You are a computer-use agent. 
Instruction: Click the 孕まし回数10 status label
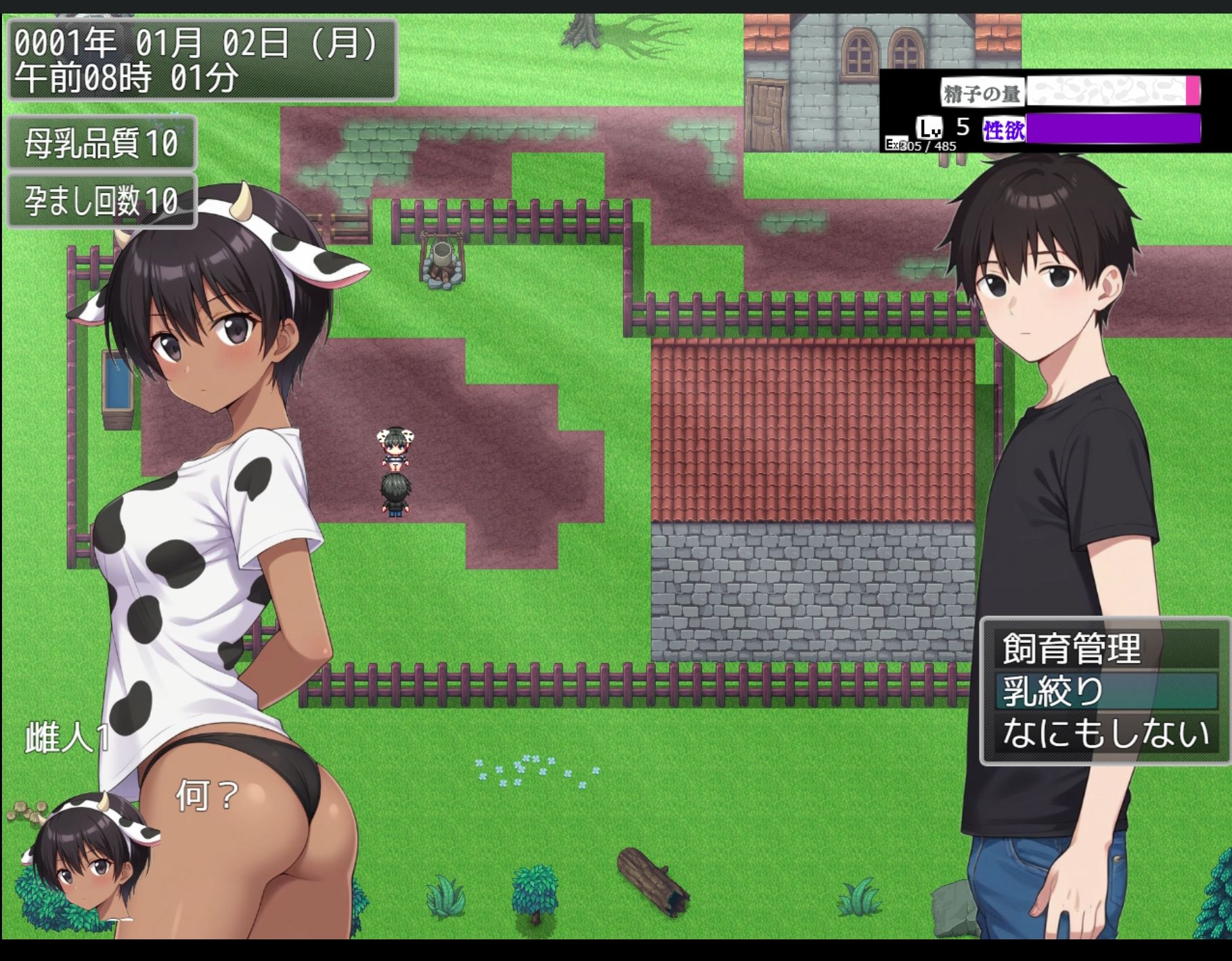tap(100, 200)
